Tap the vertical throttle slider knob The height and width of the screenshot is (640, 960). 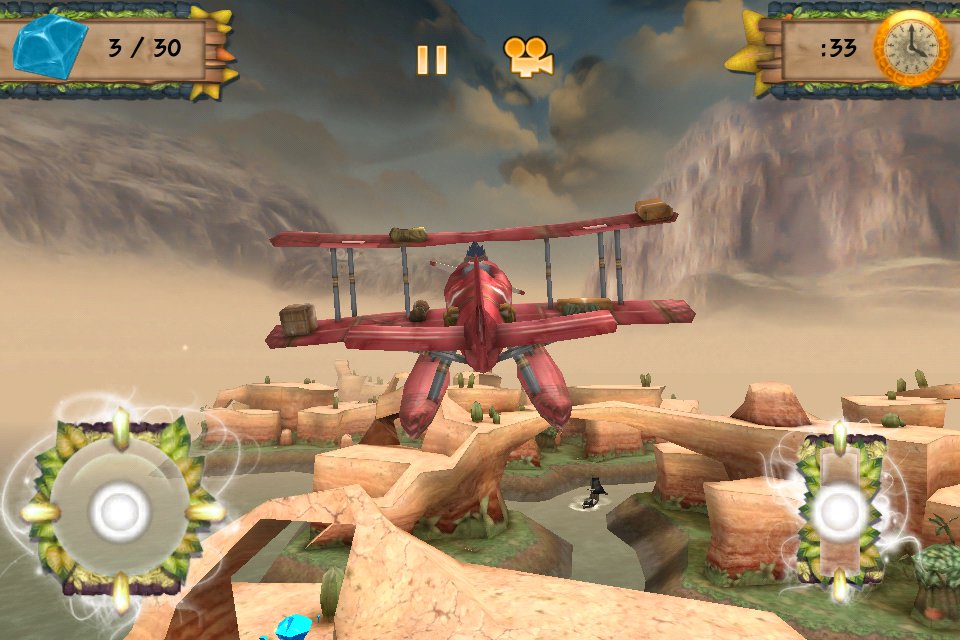pyautogui.click(x=838, y=512)
